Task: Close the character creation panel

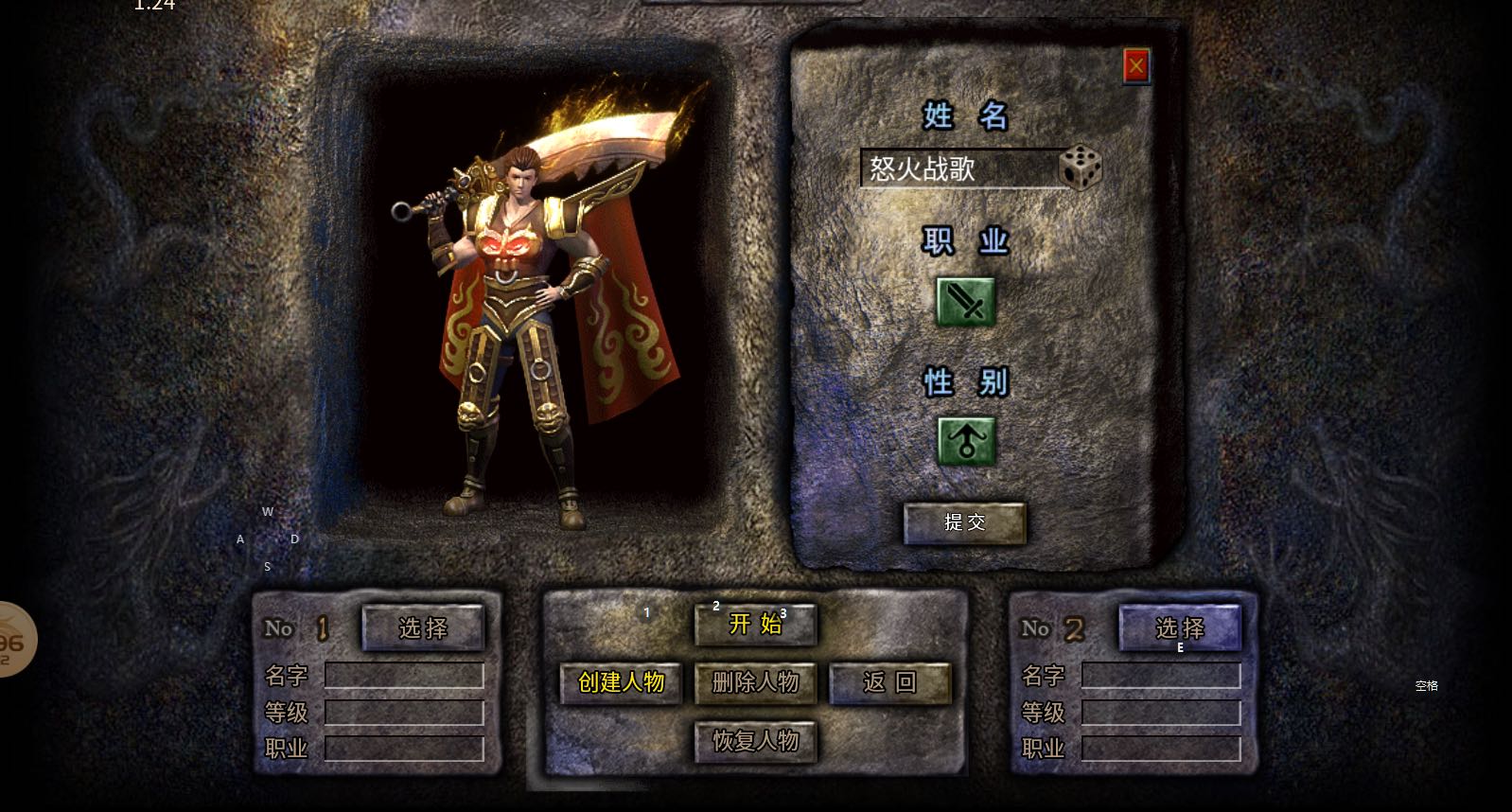Action: click(1135, 66)
